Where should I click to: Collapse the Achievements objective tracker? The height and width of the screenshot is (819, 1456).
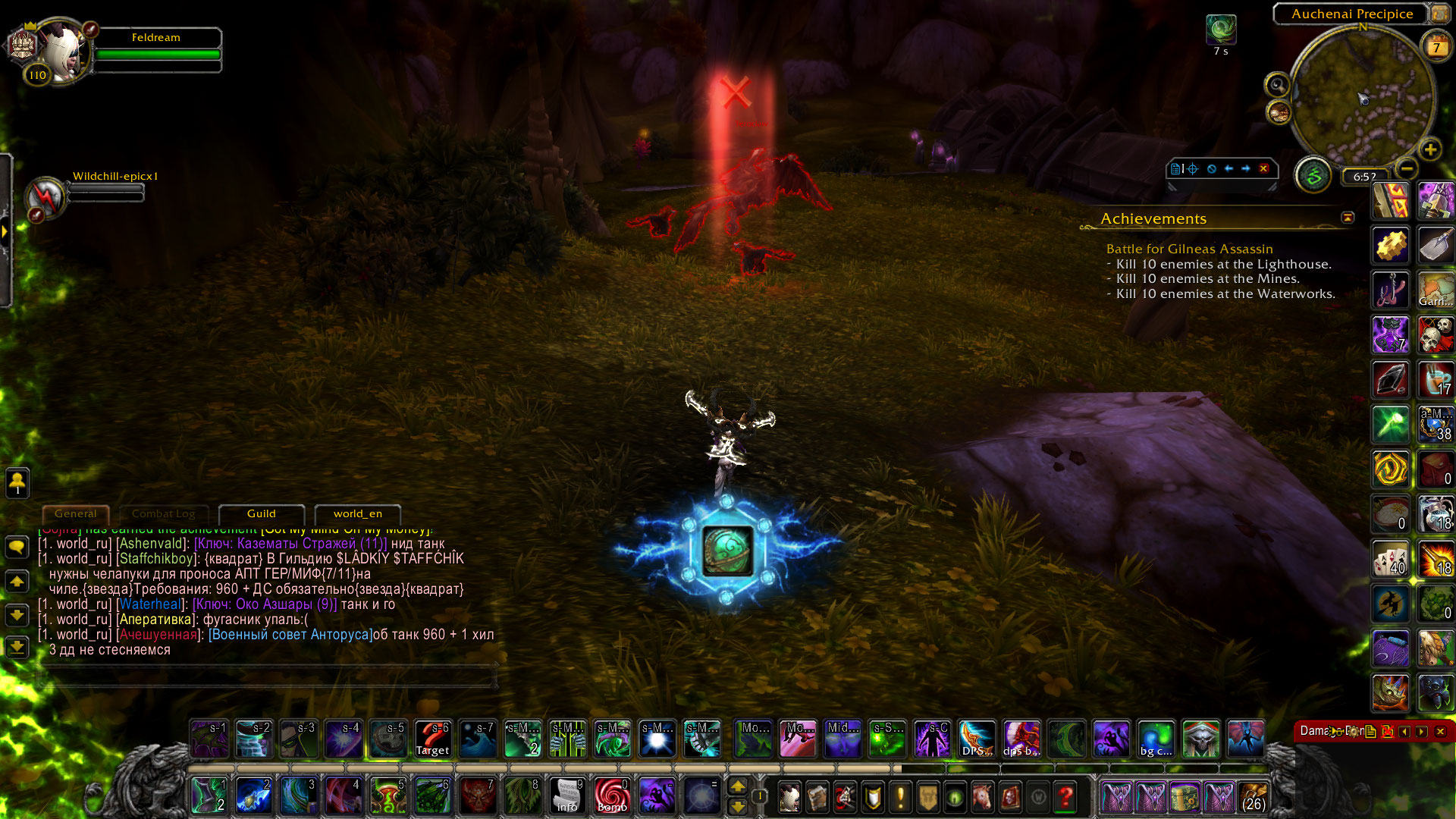[x=1348, y=218]
